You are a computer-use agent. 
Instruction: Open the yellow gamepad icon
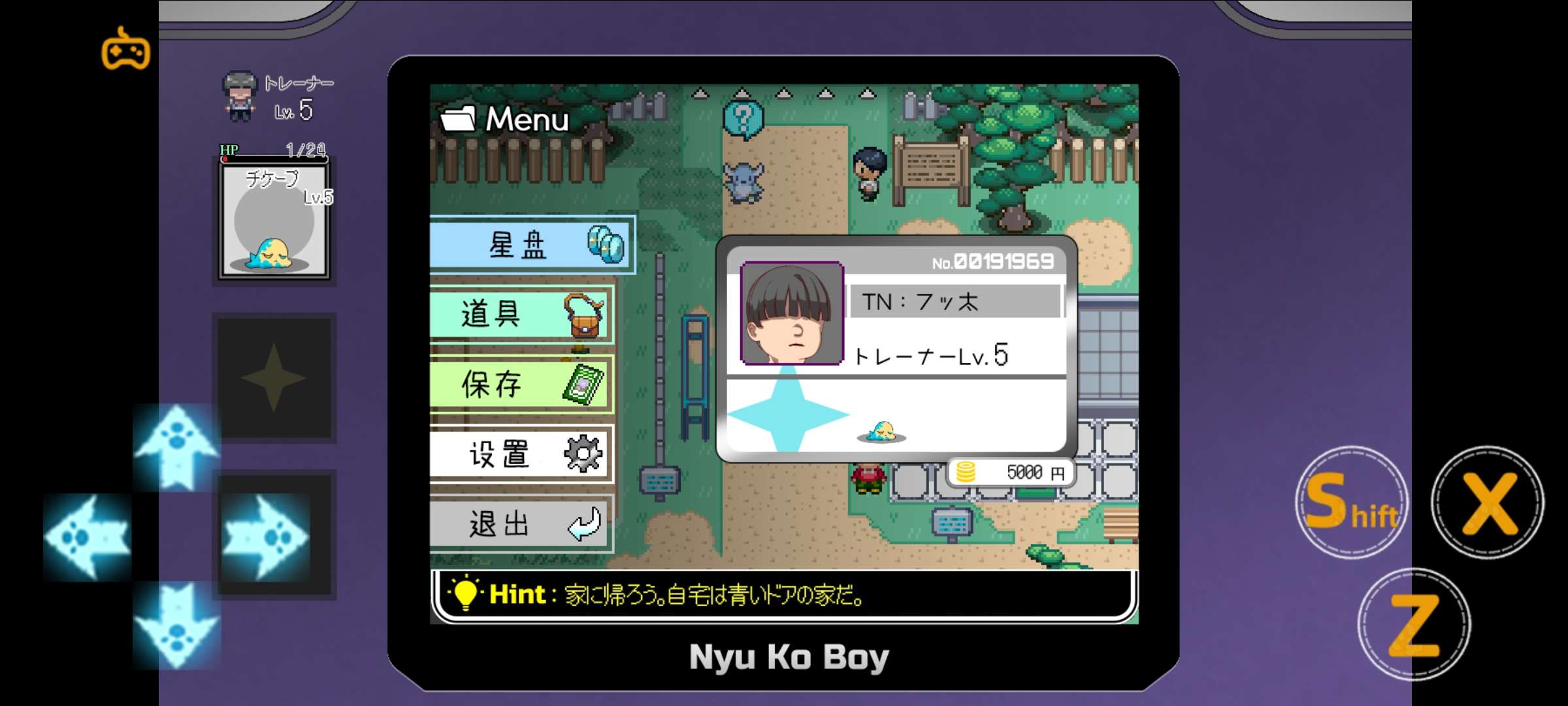(x=125, y=48)
